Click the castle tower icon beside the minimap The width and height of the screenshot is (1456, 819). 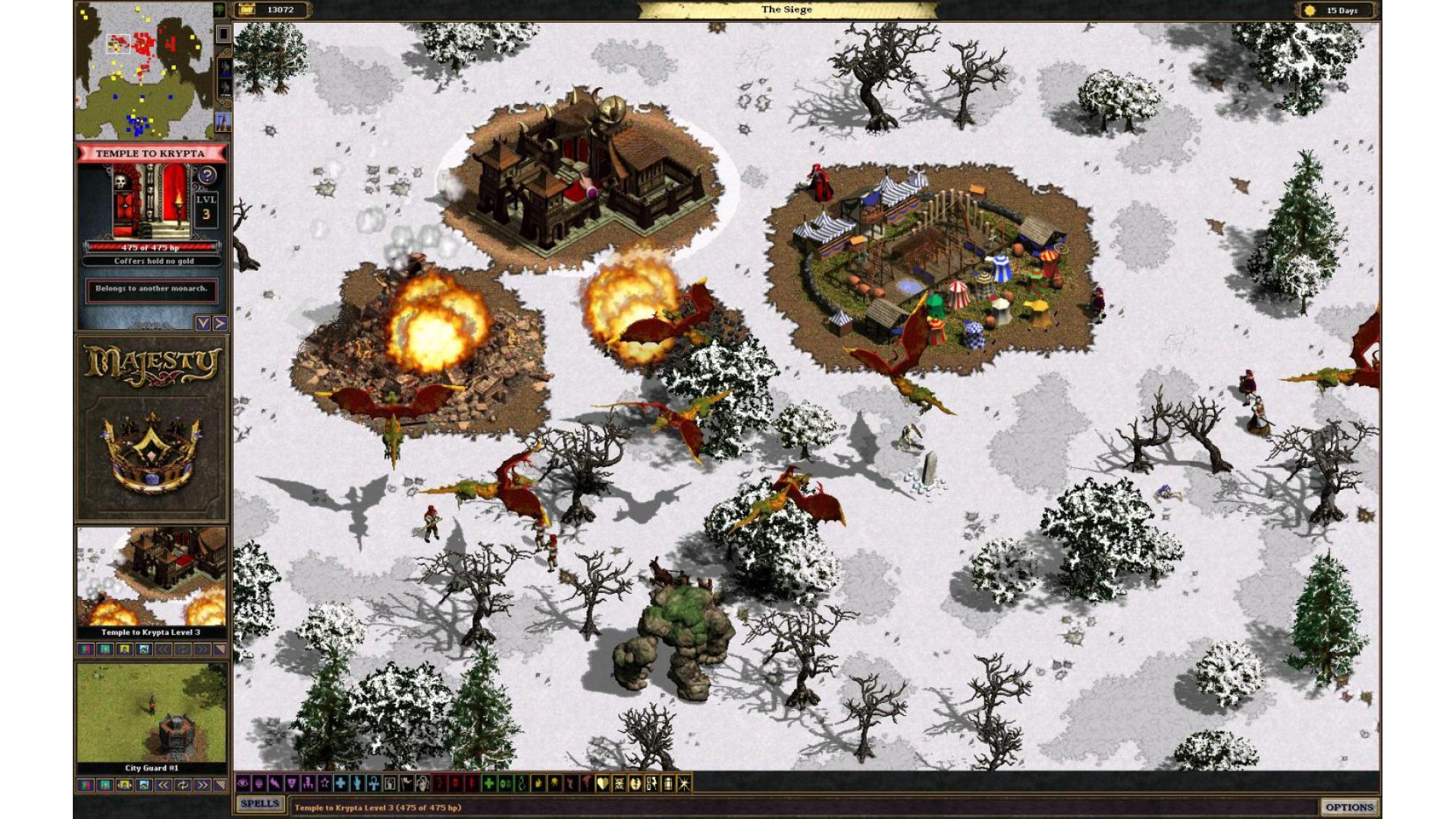point(223,121)
